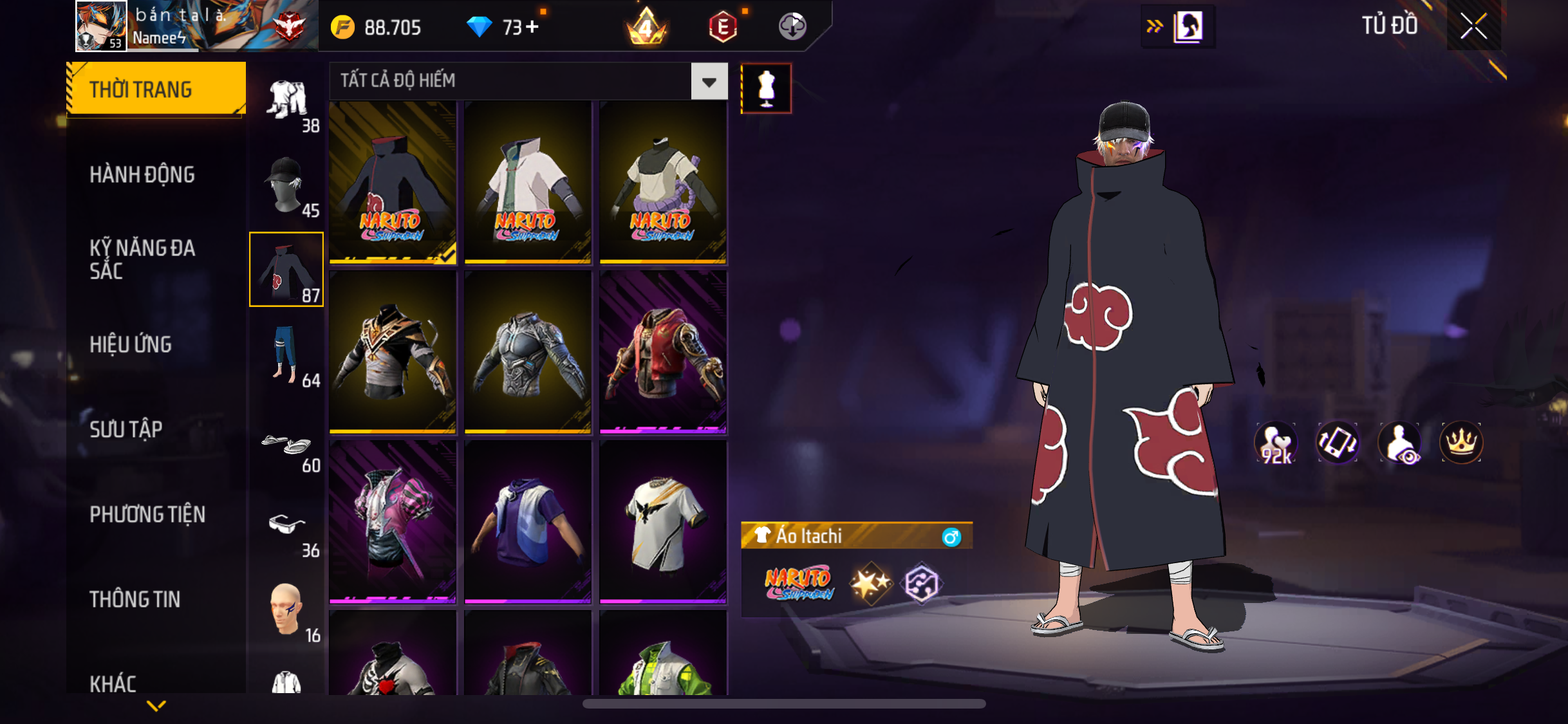Switch to the HÀNH ĐỘNG tab
The width and height of the screenshot is (1568, 724).
[142, 174]
